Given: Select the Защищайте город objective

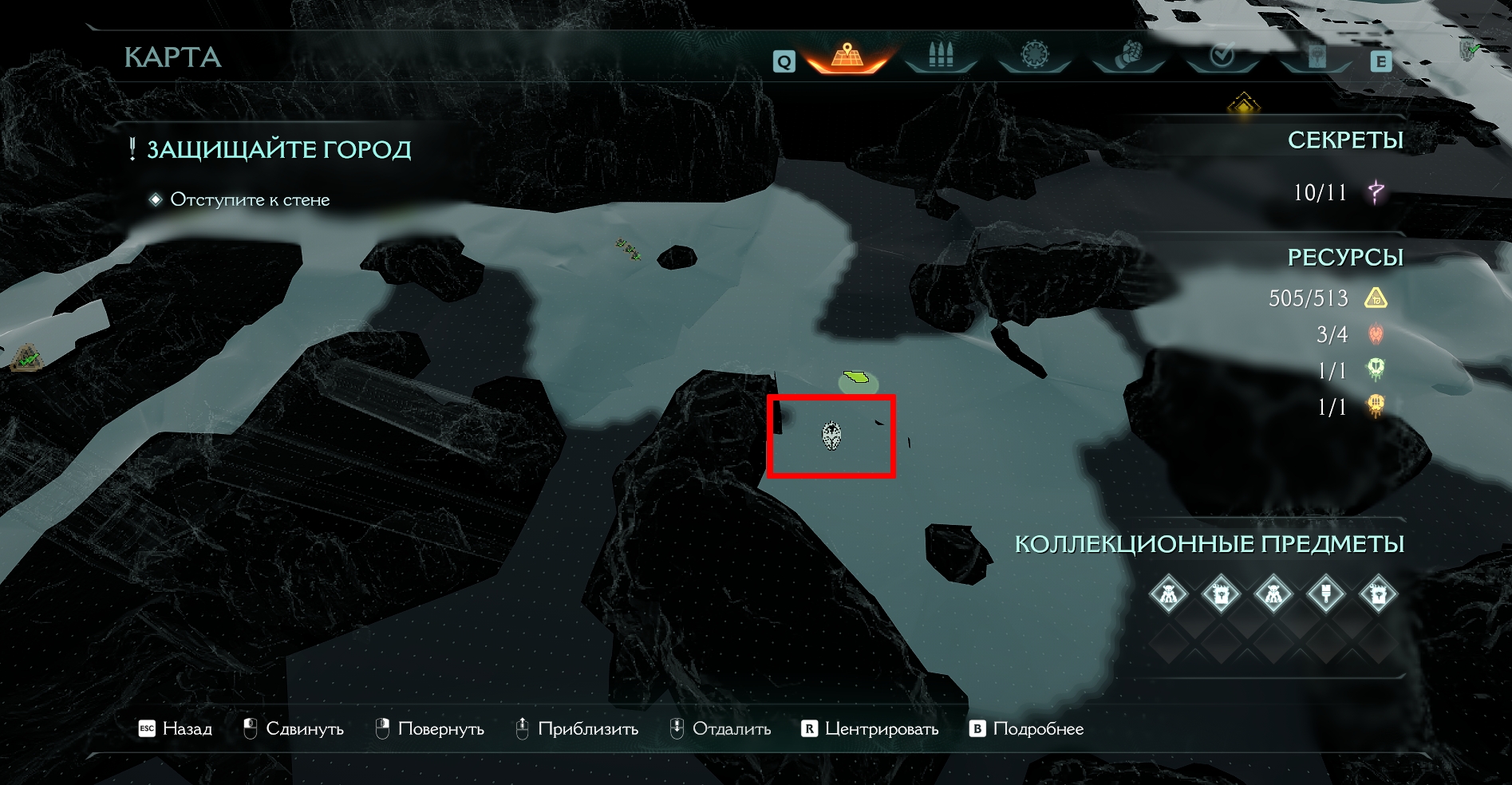Looking at the screenshot, I should (x=278, y=150).
